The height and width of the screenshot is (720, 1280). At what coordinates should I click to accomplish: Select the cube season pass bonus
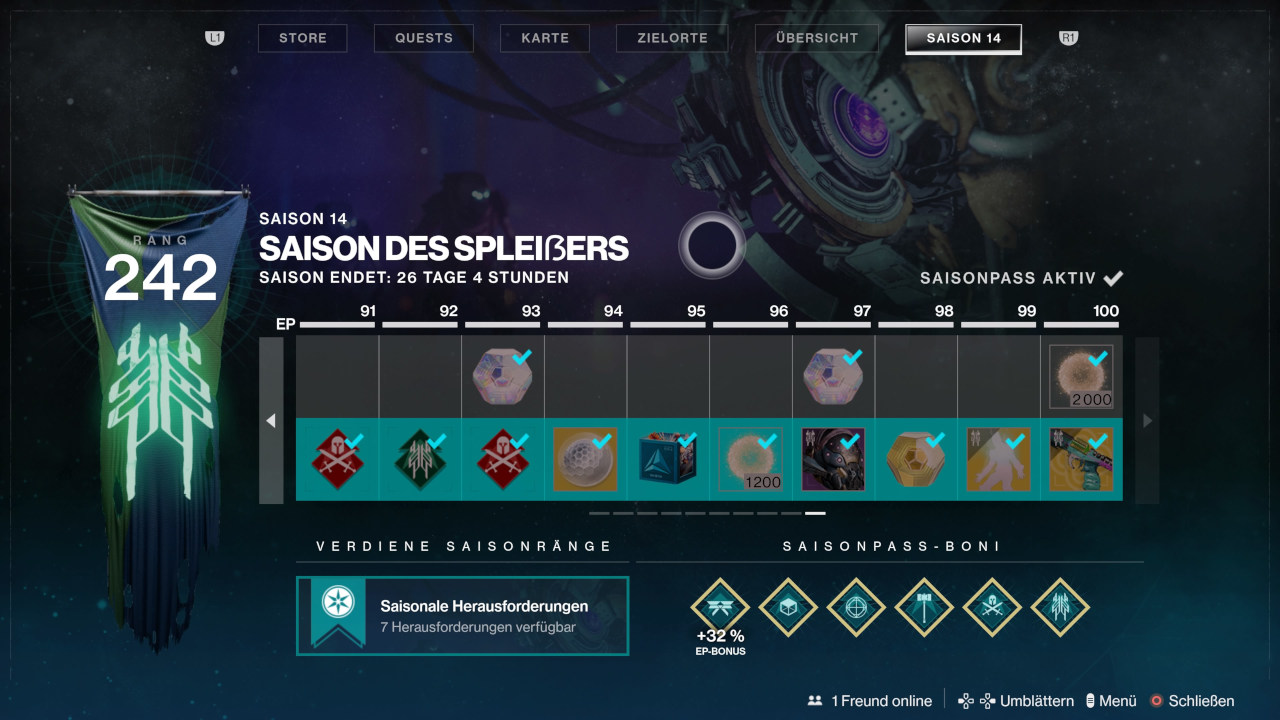[788, 607]
